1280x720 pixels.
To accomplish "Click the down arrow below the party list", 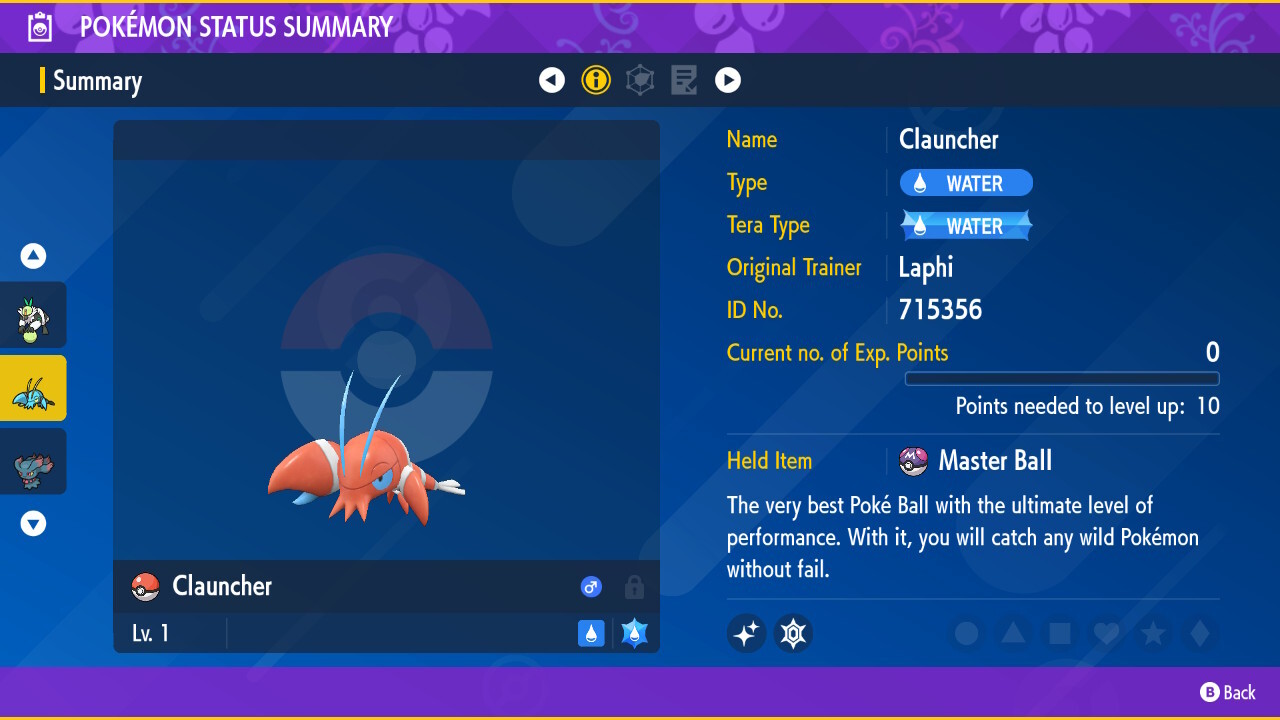I will tap(33, 523).
